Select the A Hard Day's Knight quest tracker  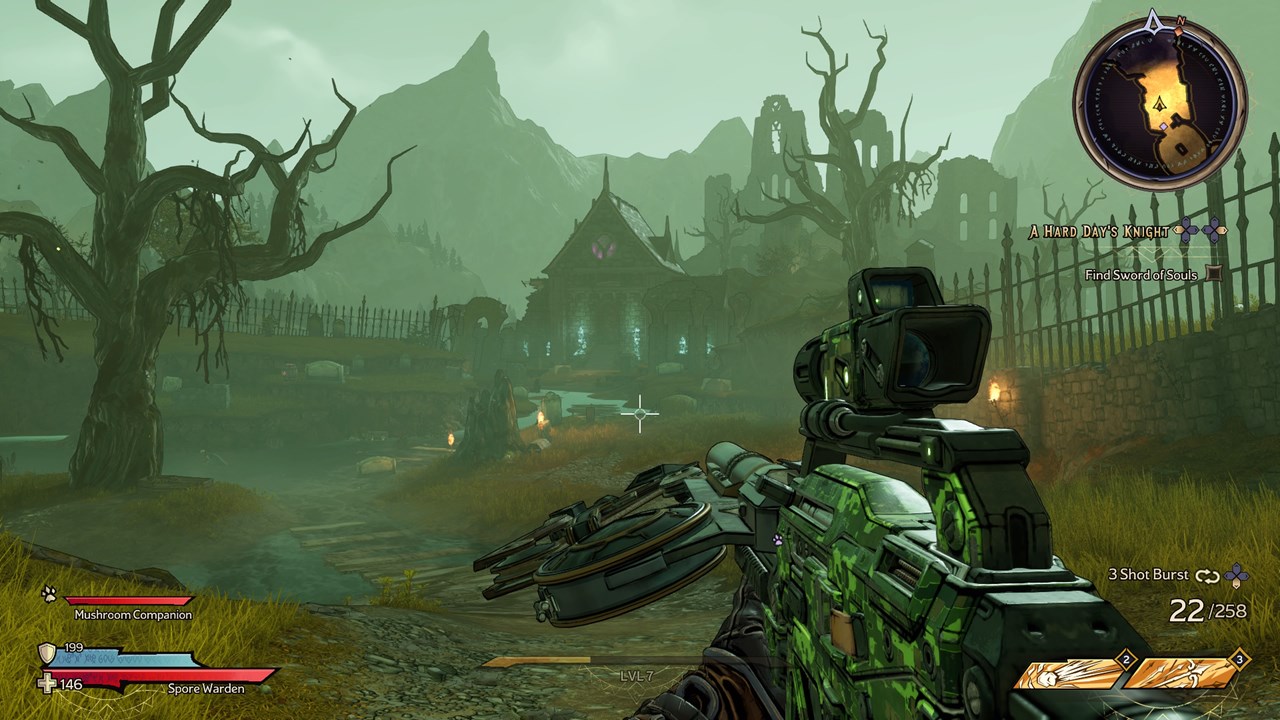[1099, 232]
